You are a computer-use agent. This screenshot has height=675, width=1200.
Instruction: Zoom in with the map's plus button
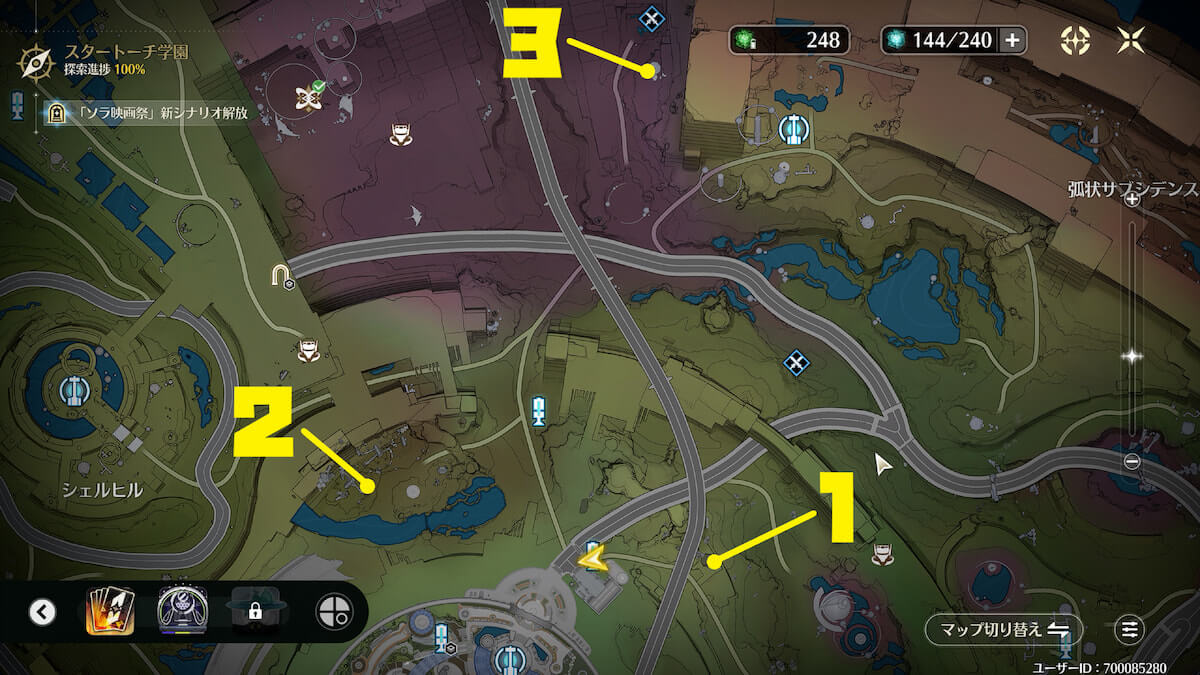[x=1132, y=199]
